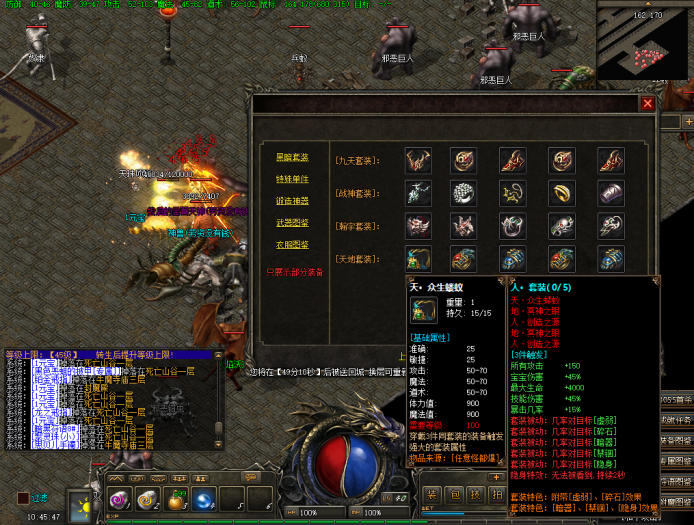Close the equipment catalogue window

coord(647,103)
